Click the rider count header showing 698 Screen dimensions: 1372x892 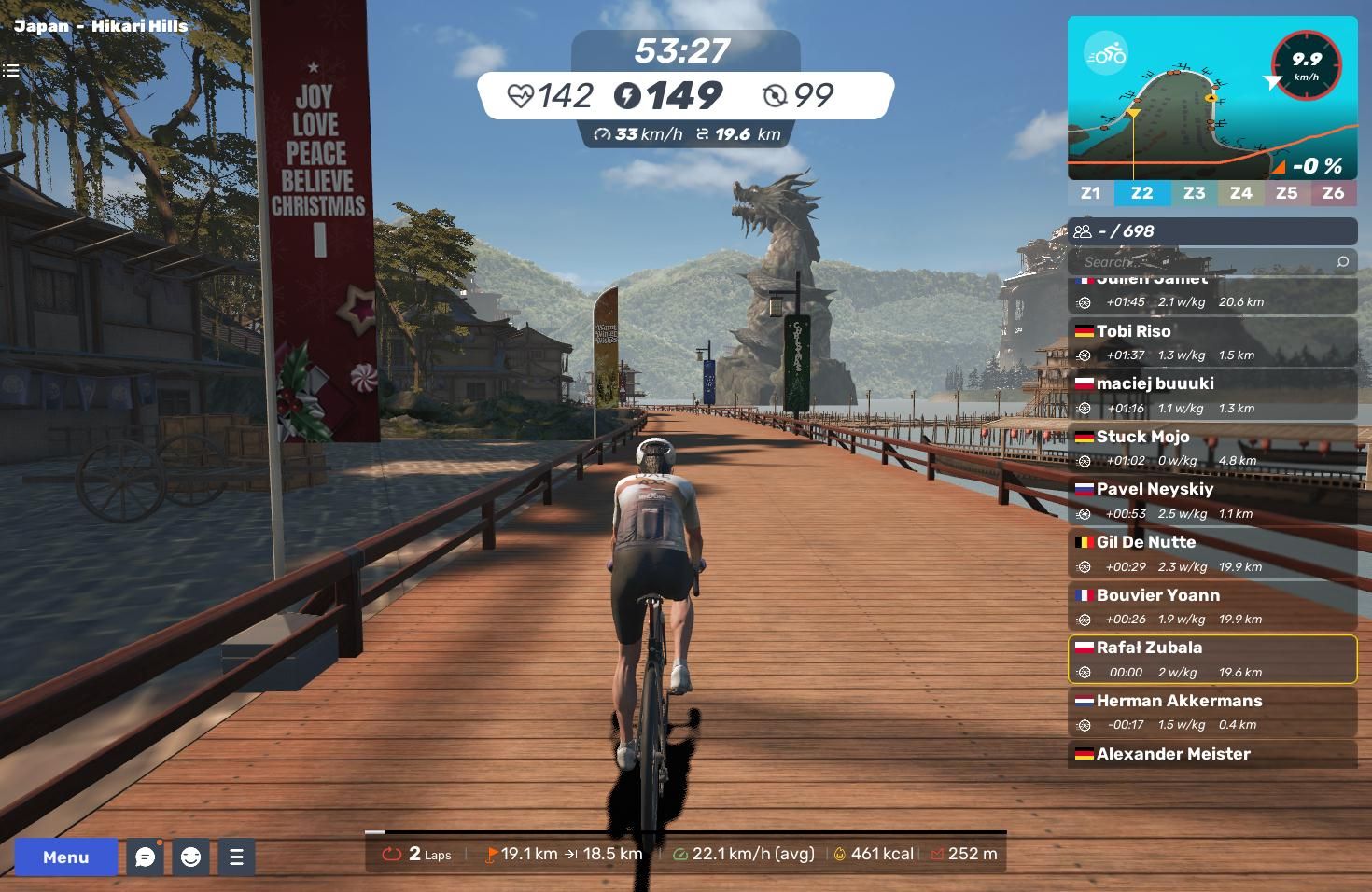tap(1211, 231)
